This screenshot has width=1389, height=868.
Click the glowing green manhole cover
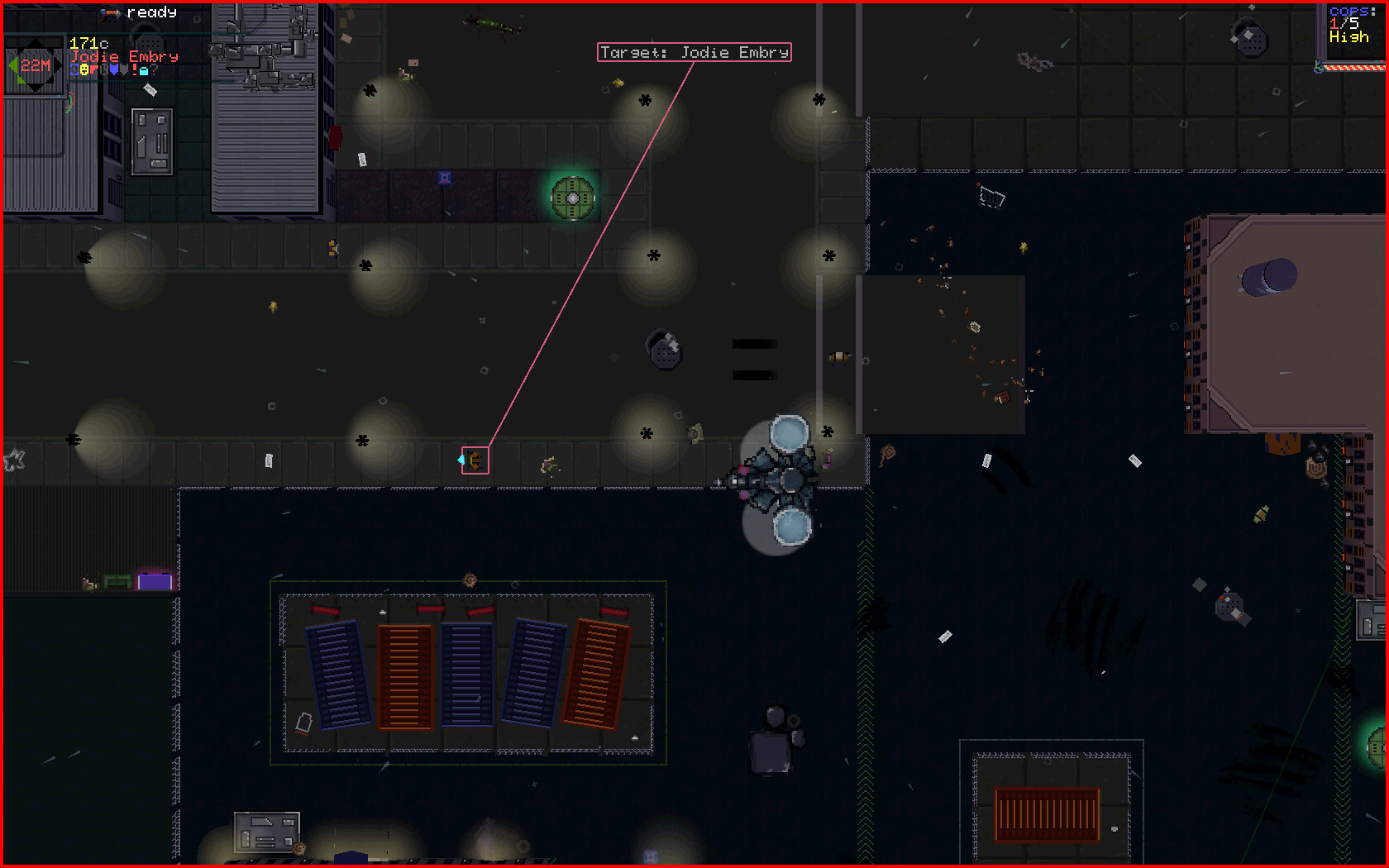point(571,198)
